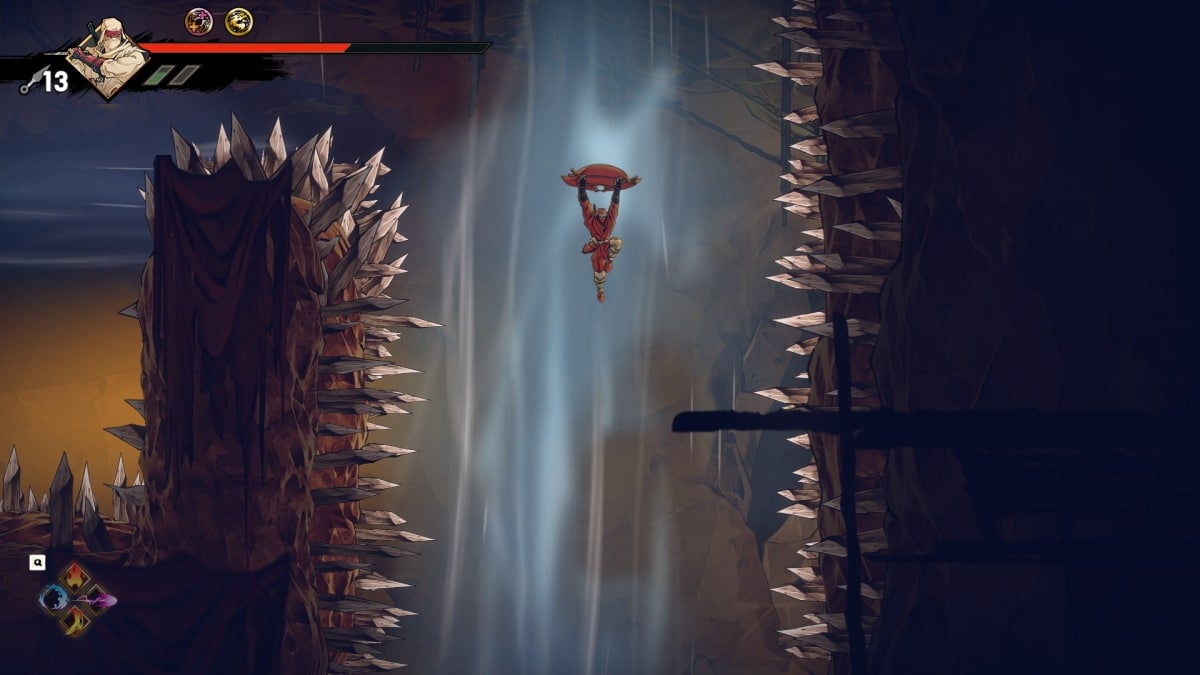The image size is (1200, 675).
Task: Trigger the yellow crescent slash ninpo
Action: point(76,621)
